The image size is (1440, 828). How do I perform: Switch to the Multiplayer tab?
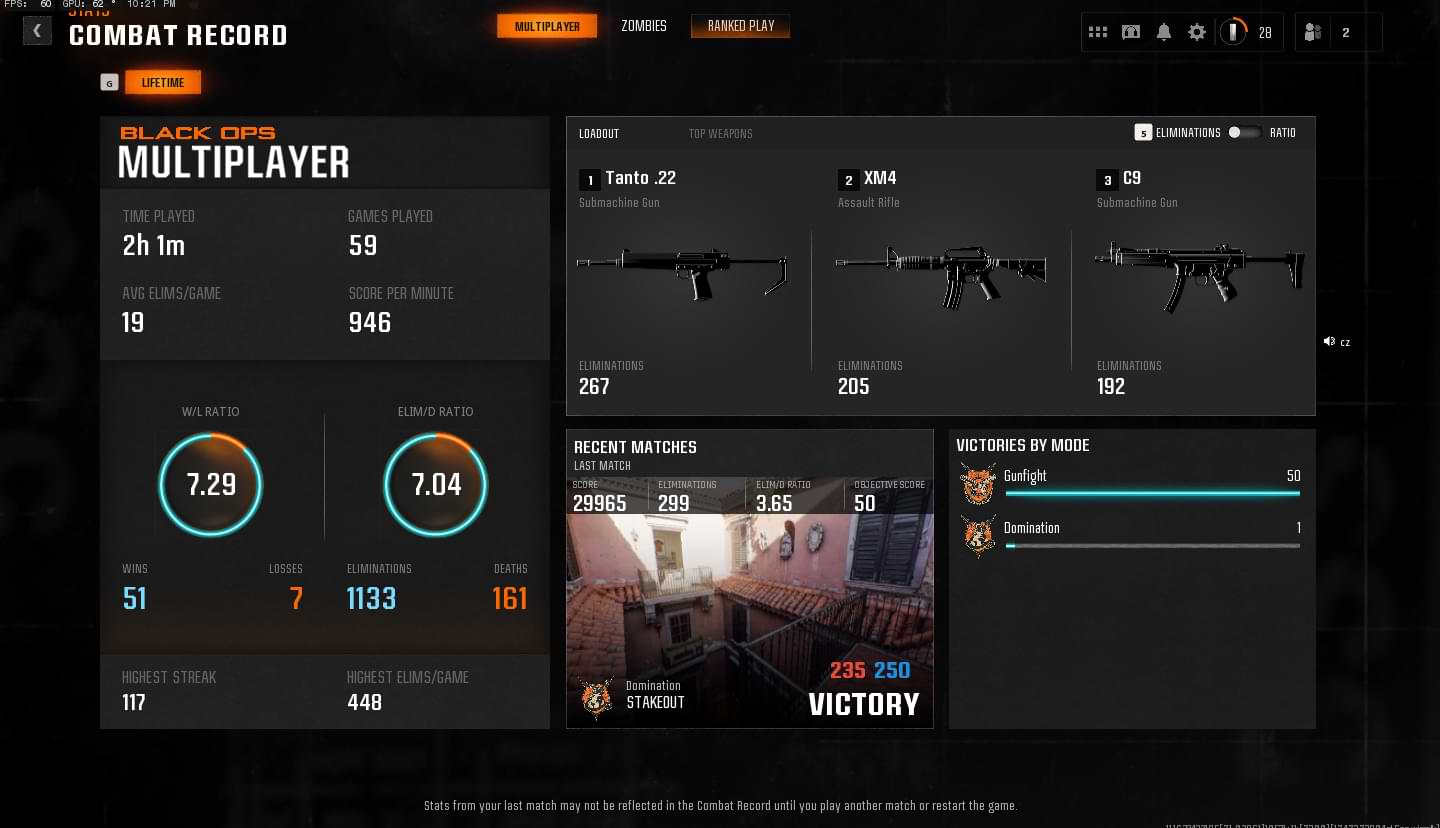tap(547, 27)
